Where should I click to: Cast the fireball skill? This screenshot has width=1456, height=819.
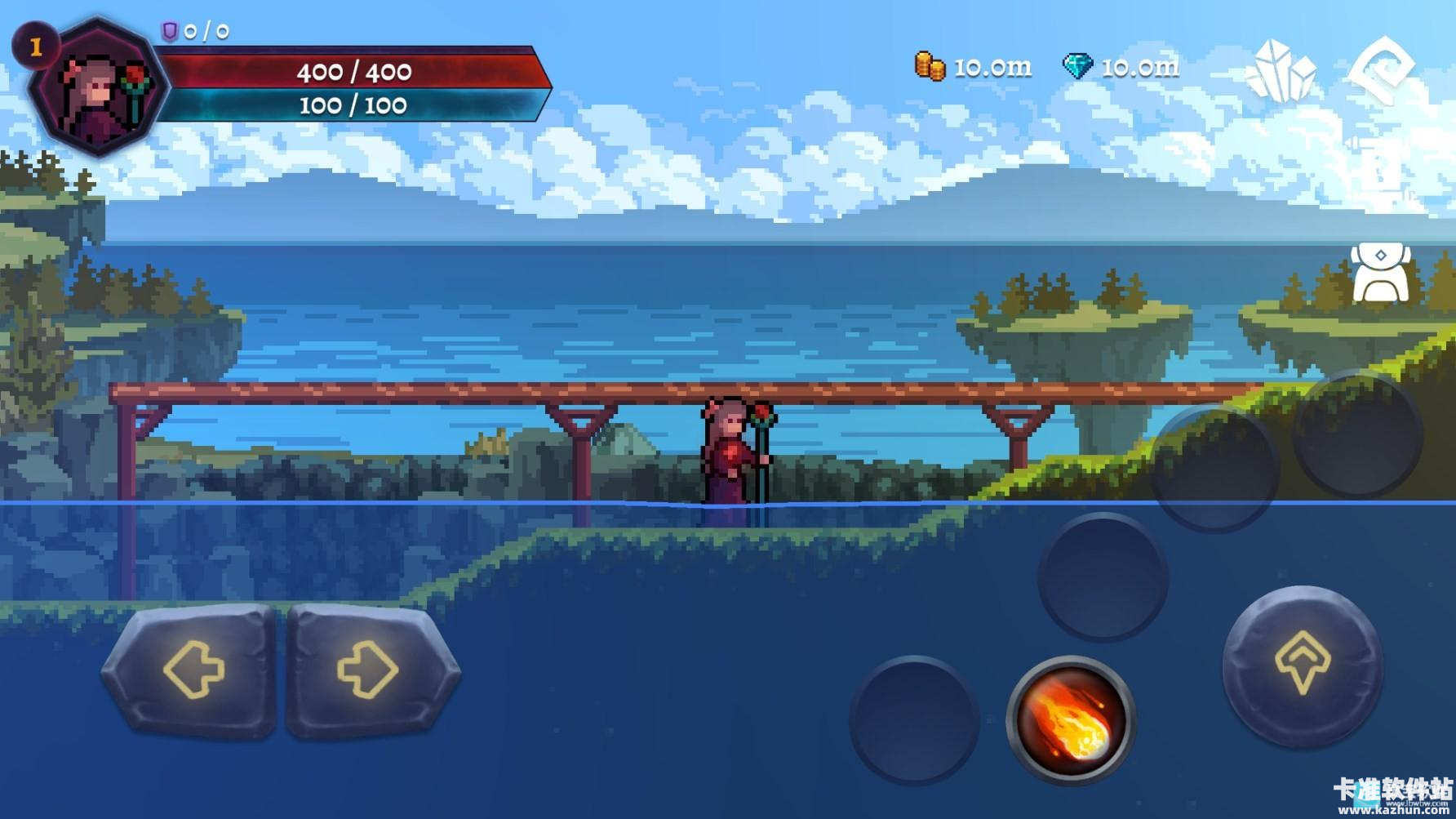1070,719
